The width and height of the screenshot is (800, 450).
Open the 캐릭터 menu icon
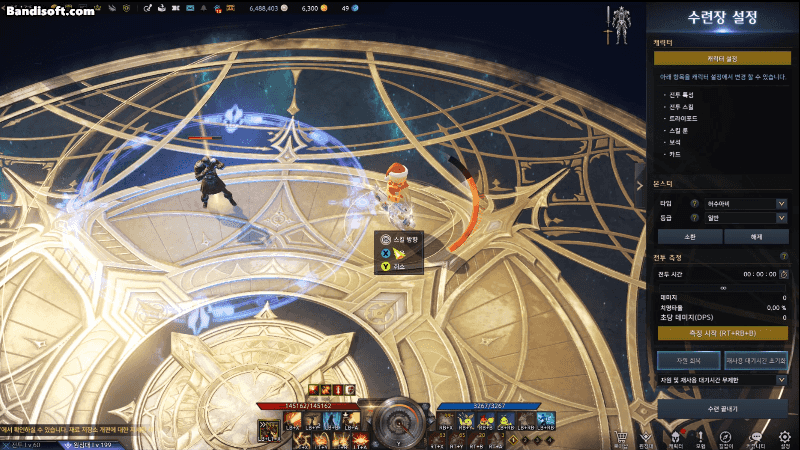click(674, 437)
